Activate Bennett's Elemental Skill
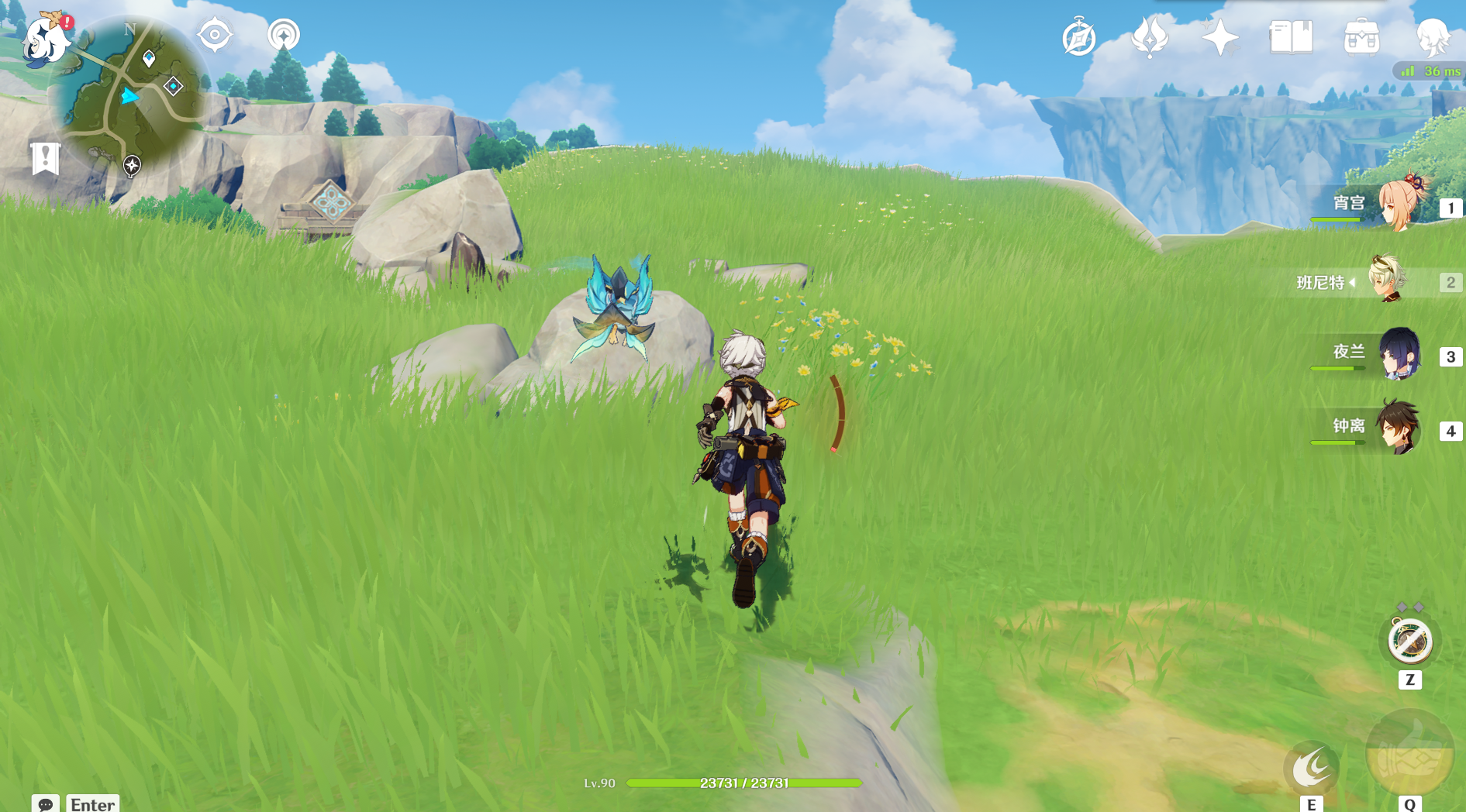 (x=1311, y=767)
